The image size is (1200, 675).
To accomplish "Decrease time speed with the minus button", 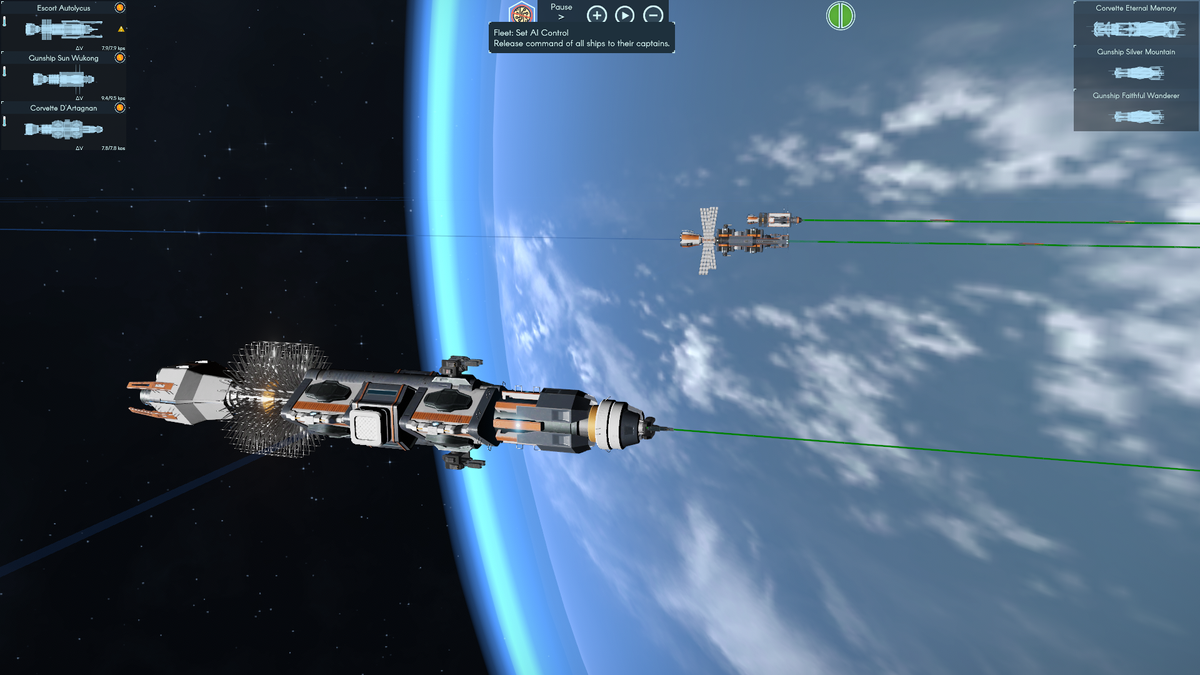I will [x=653, y=15].
